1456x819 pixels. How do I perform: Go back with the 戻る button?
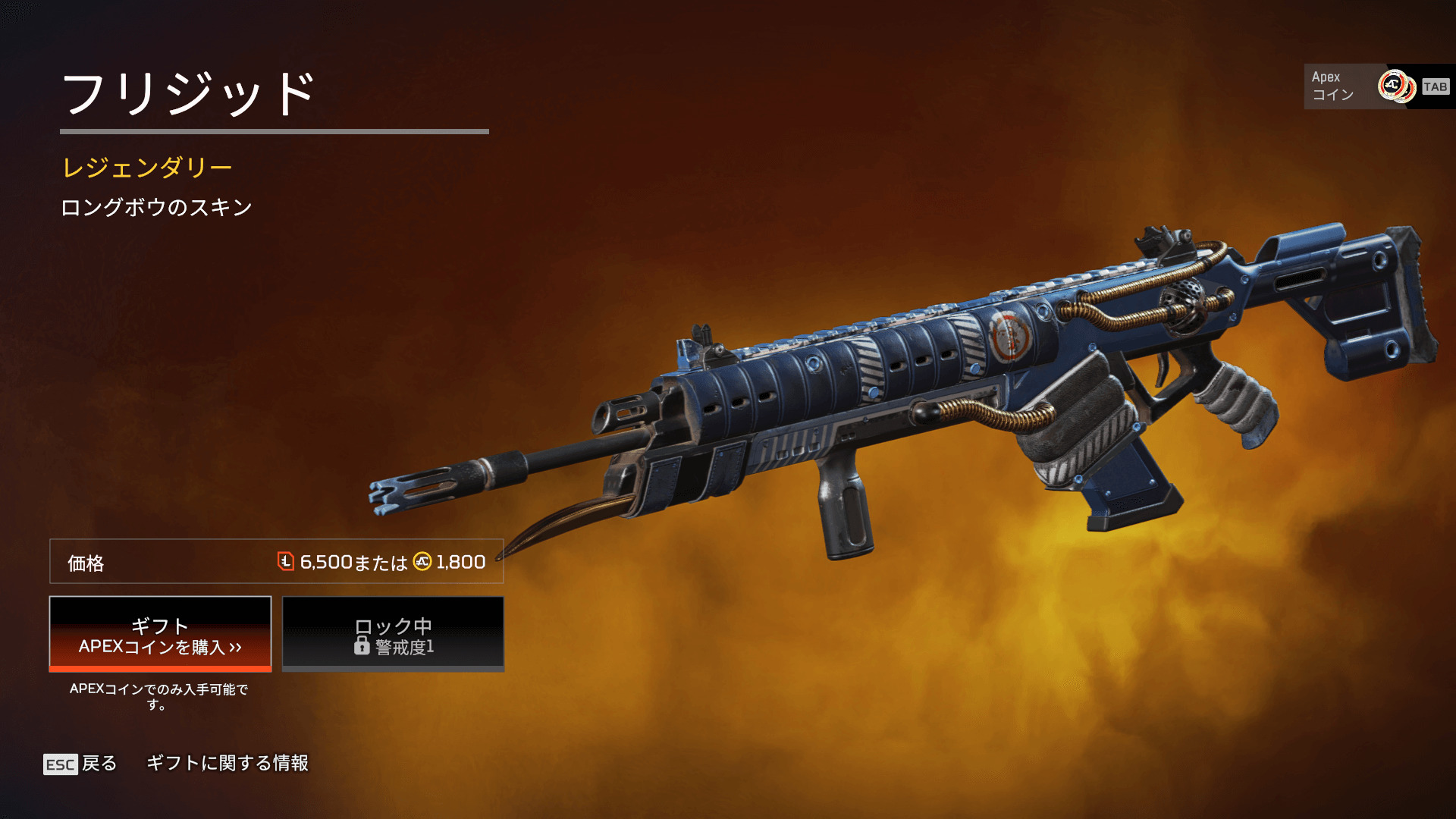point(80,764)
